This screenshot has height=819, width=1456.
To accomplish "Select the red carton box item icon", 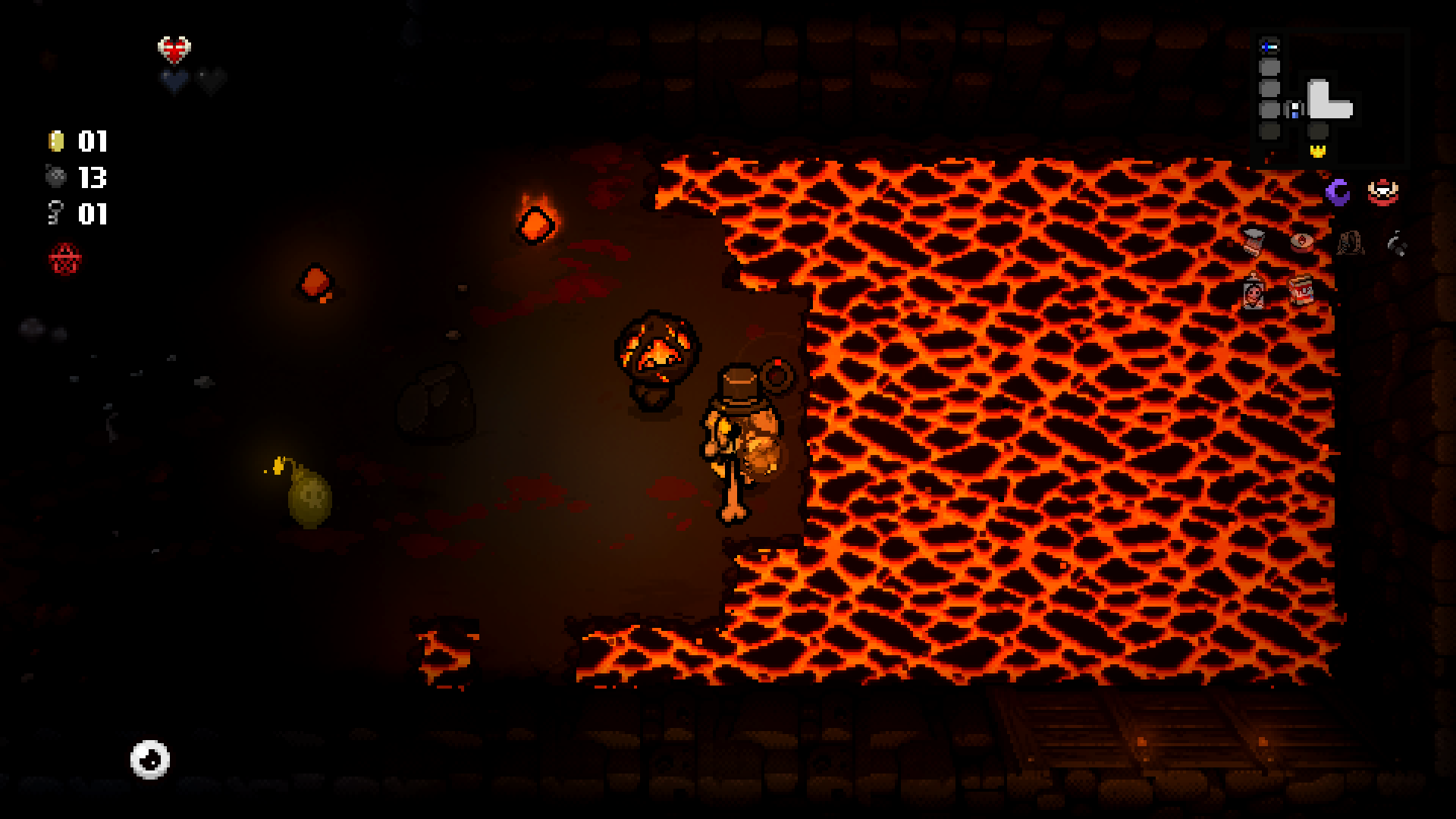I will click(1301, 290).
